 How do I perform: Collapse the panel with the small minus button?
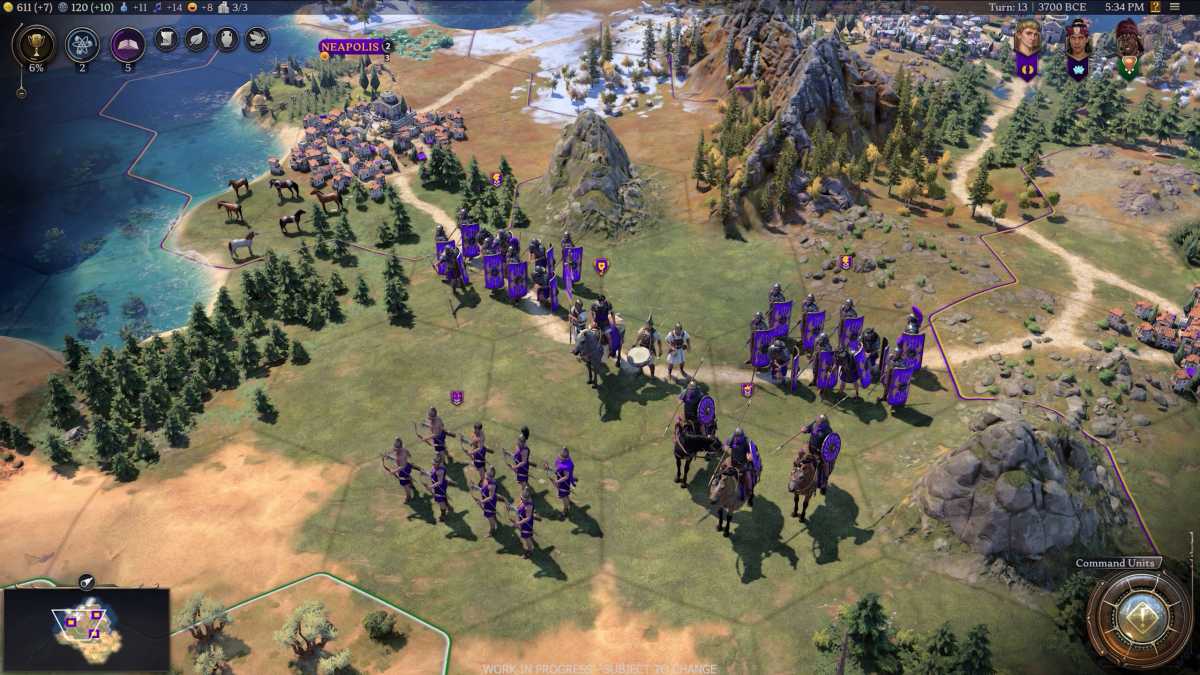tap(21, 92)
